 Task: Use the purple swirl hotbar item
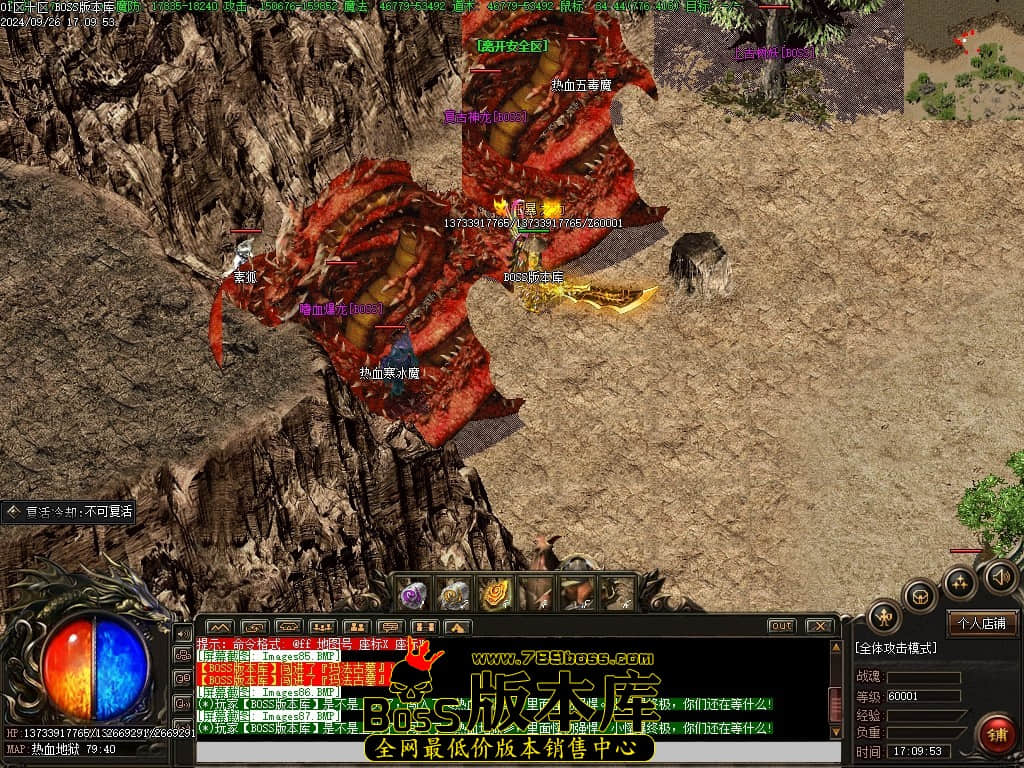(415, 594)
